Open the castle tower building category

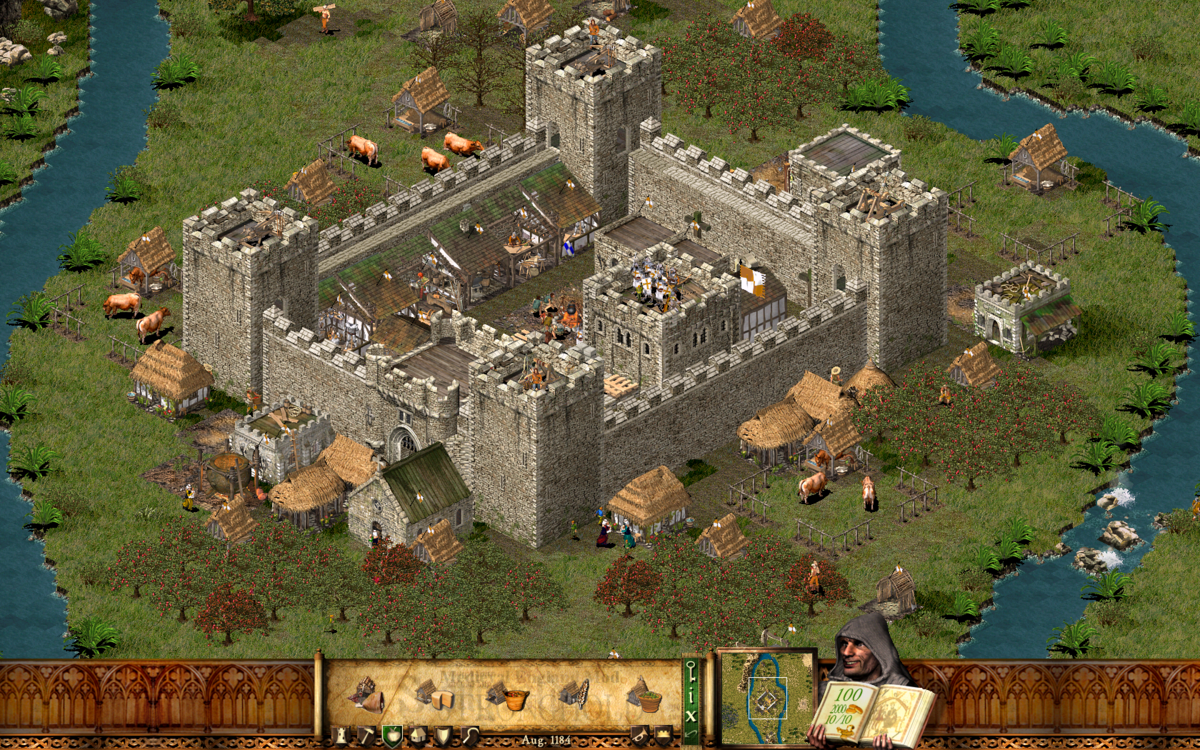click(340, 736)
